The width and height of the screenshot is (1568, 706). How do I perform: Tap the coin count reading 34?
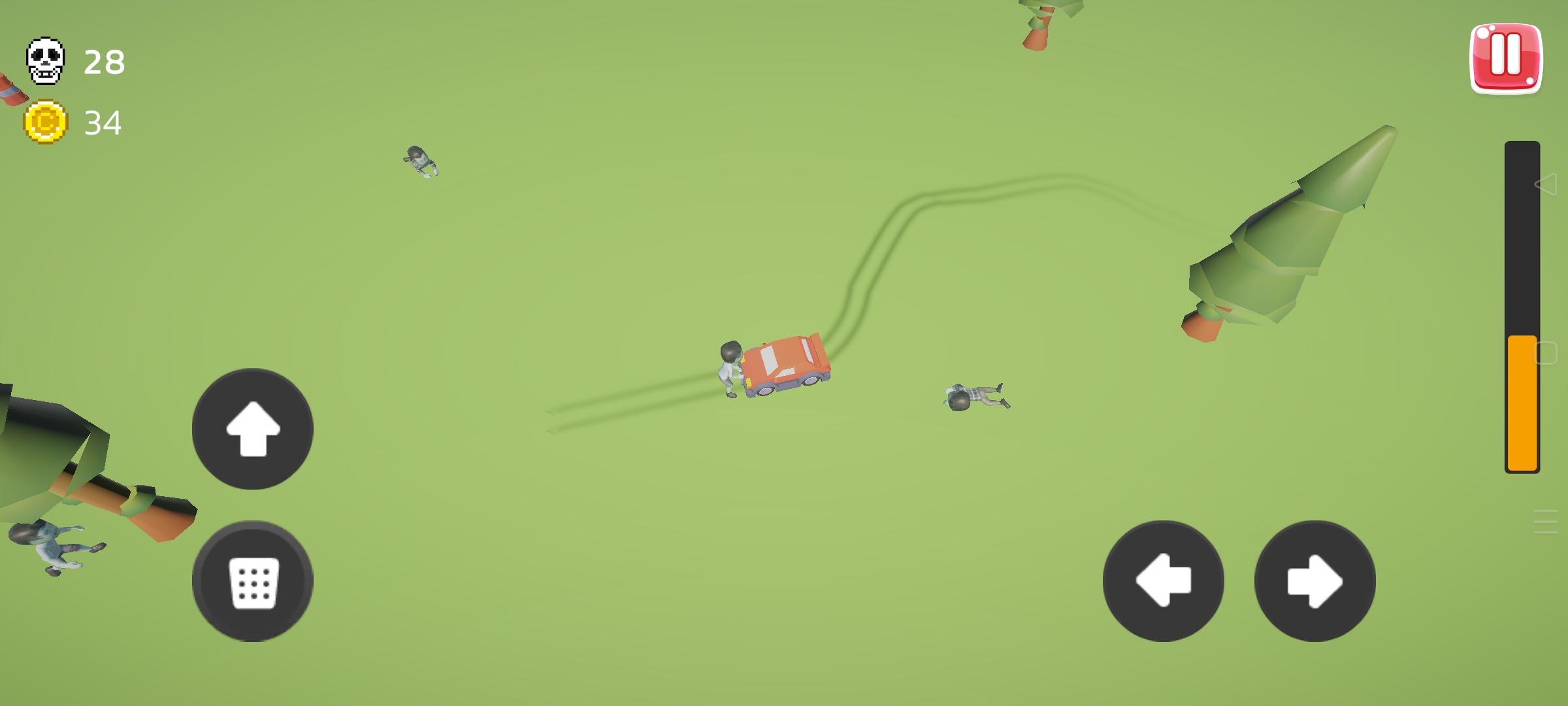pyautogui.click(x=103, y=122)
